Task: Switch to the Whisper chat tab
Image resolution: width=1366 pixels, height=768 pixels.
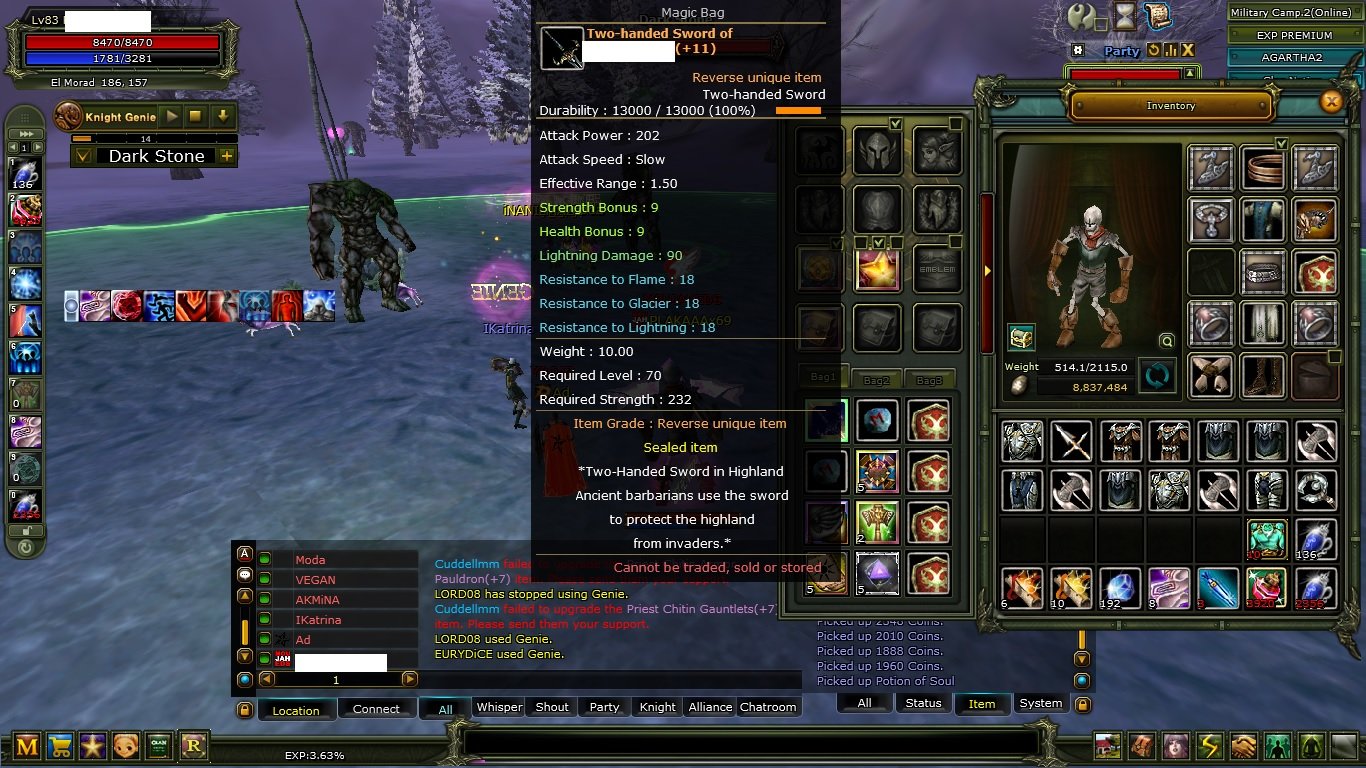Action: pos(498,706)
